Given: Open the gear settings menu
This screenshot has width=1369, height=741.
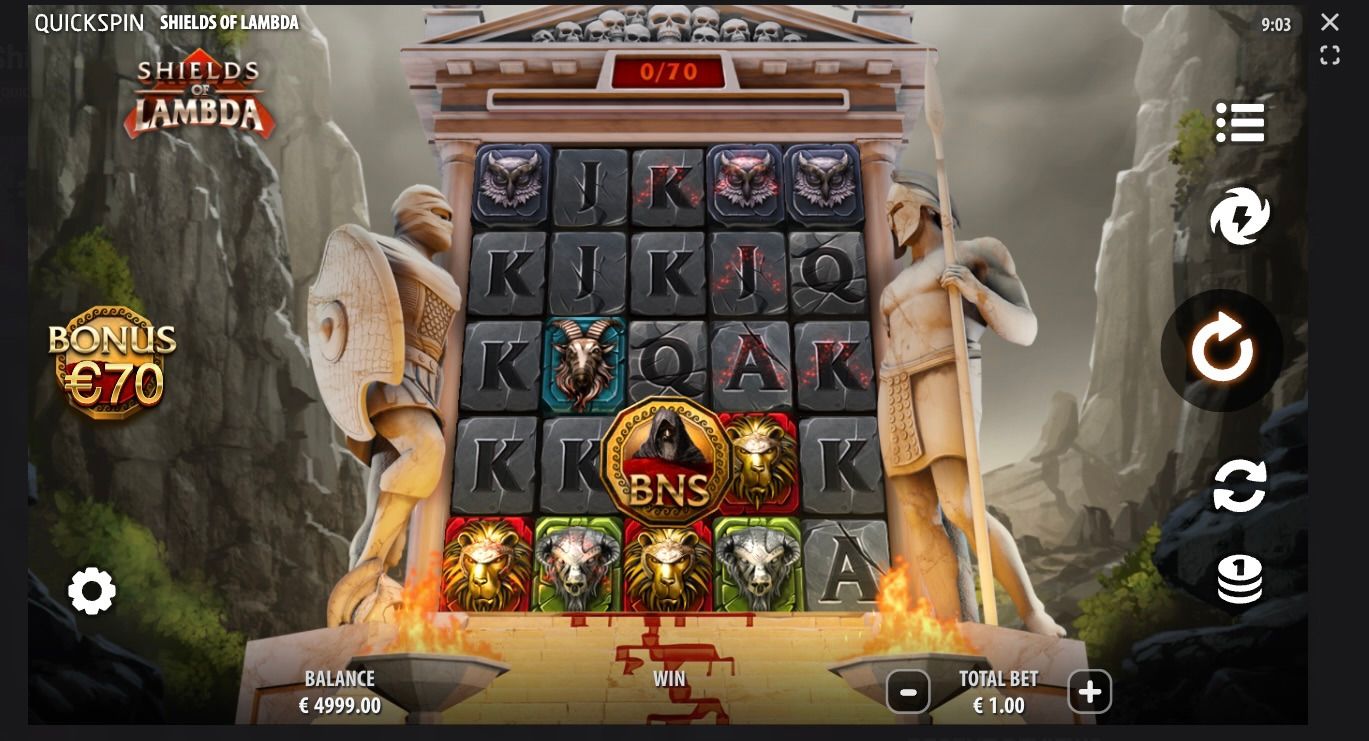Looking at the screenshot, I should [92, 591].
